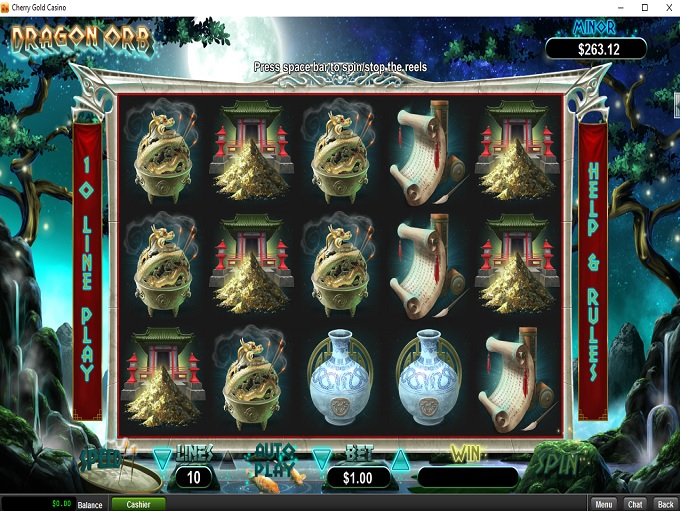Lower the bet amount
Screen dimensions: 680x511
click(321, 459)
